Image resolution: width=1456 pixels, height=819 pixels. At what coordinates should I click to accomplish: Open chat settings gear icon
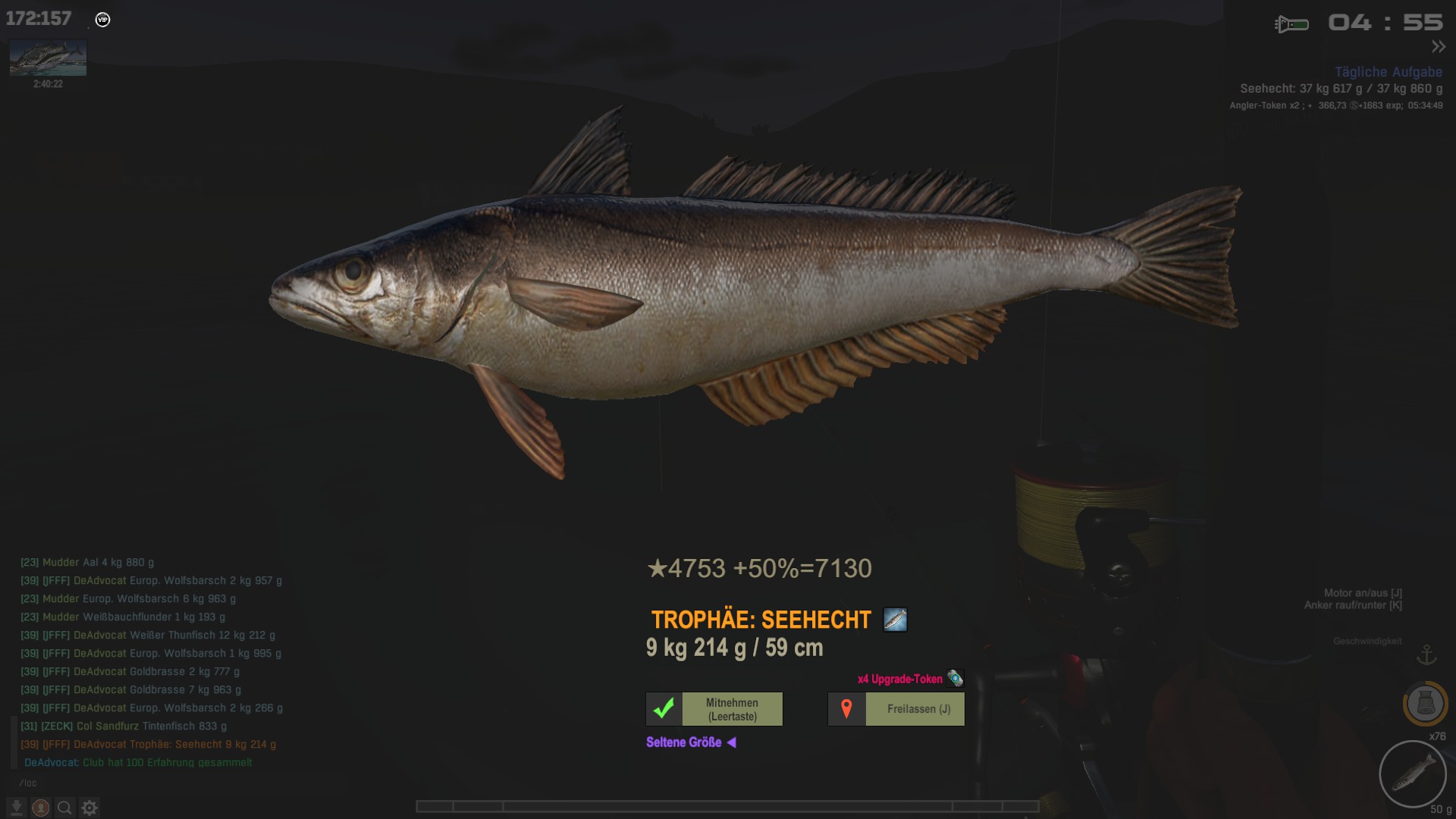89,808
